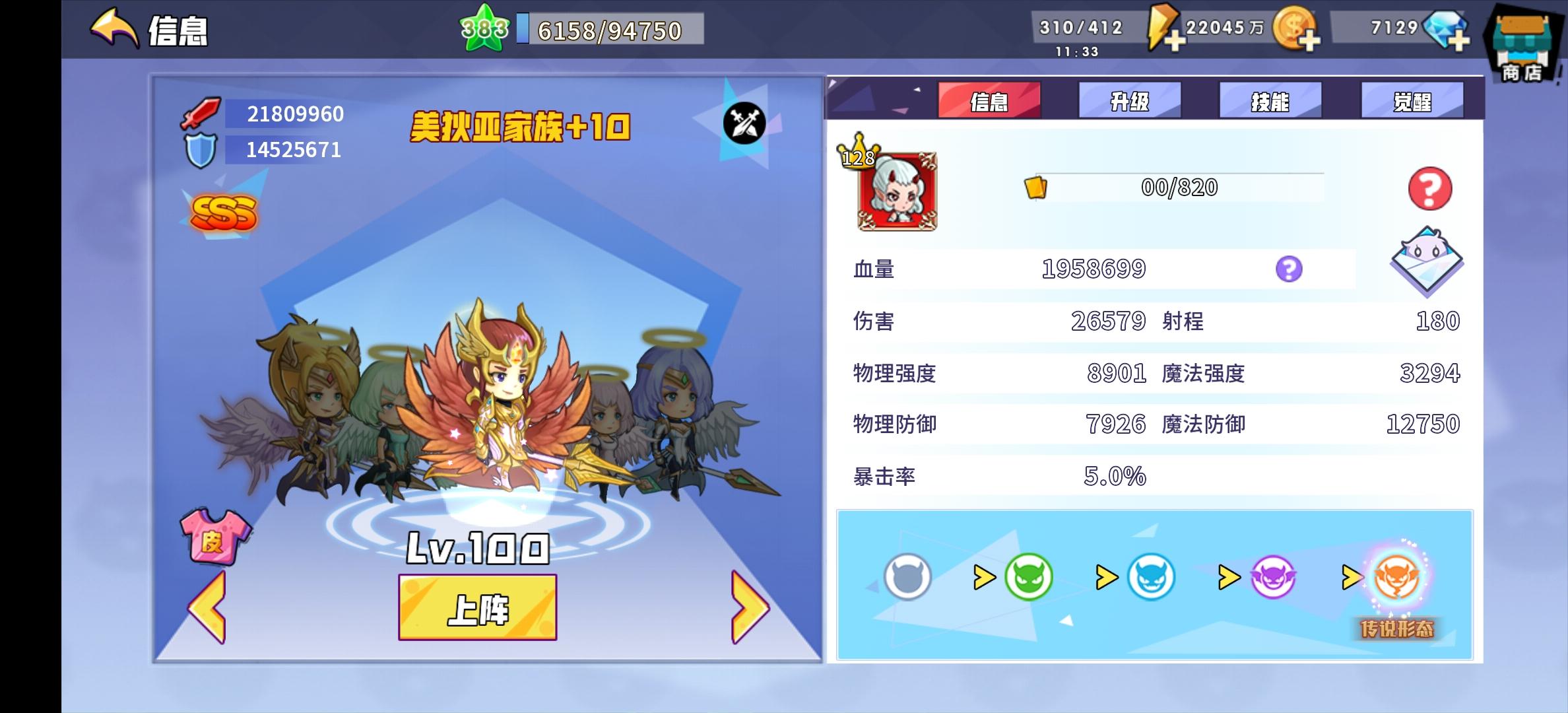Click the SSS rank badge

pos(224,213)
